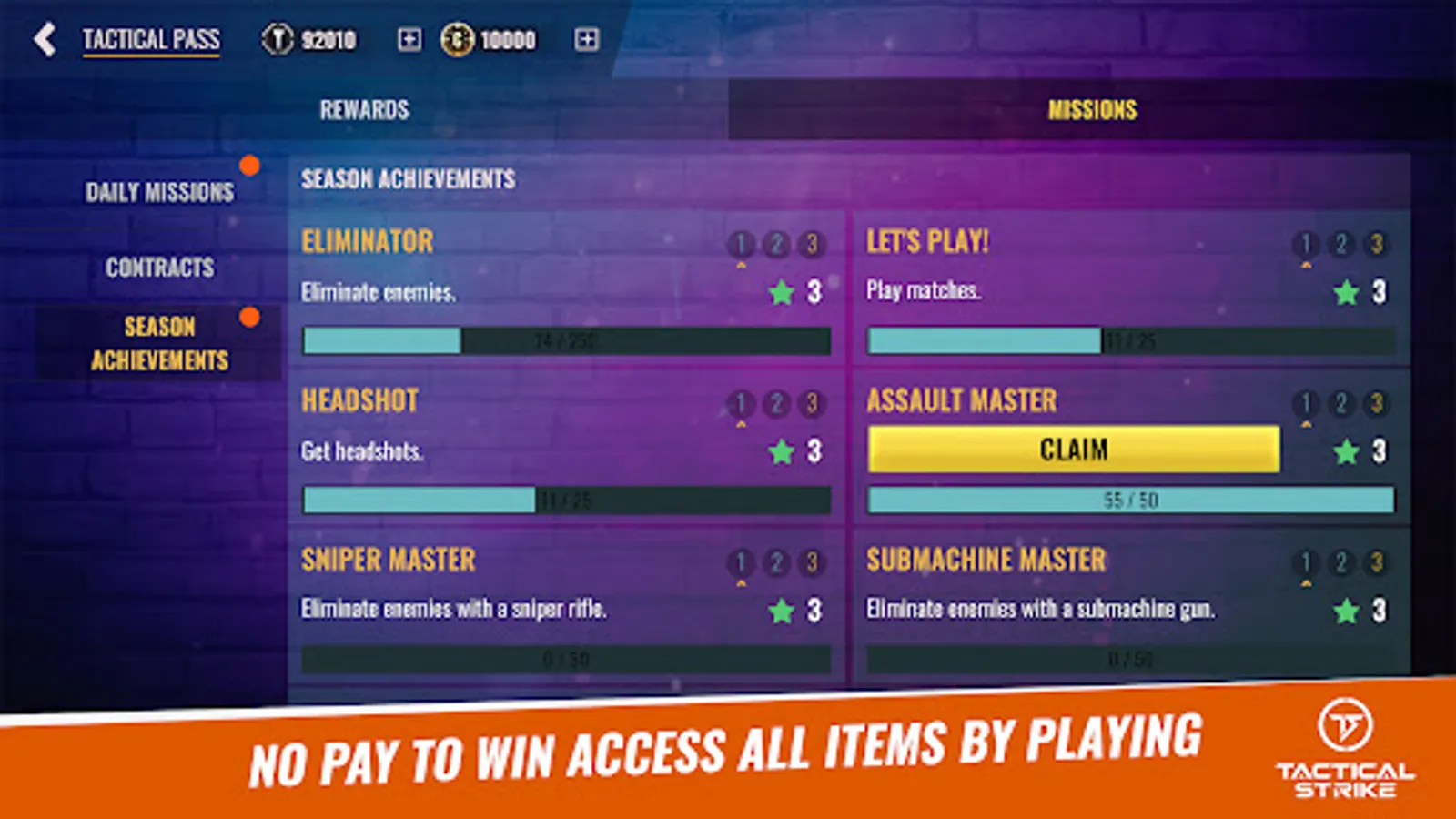
Task: Select tier 1 of Sniper Master achievement
Action: [743, 562]
